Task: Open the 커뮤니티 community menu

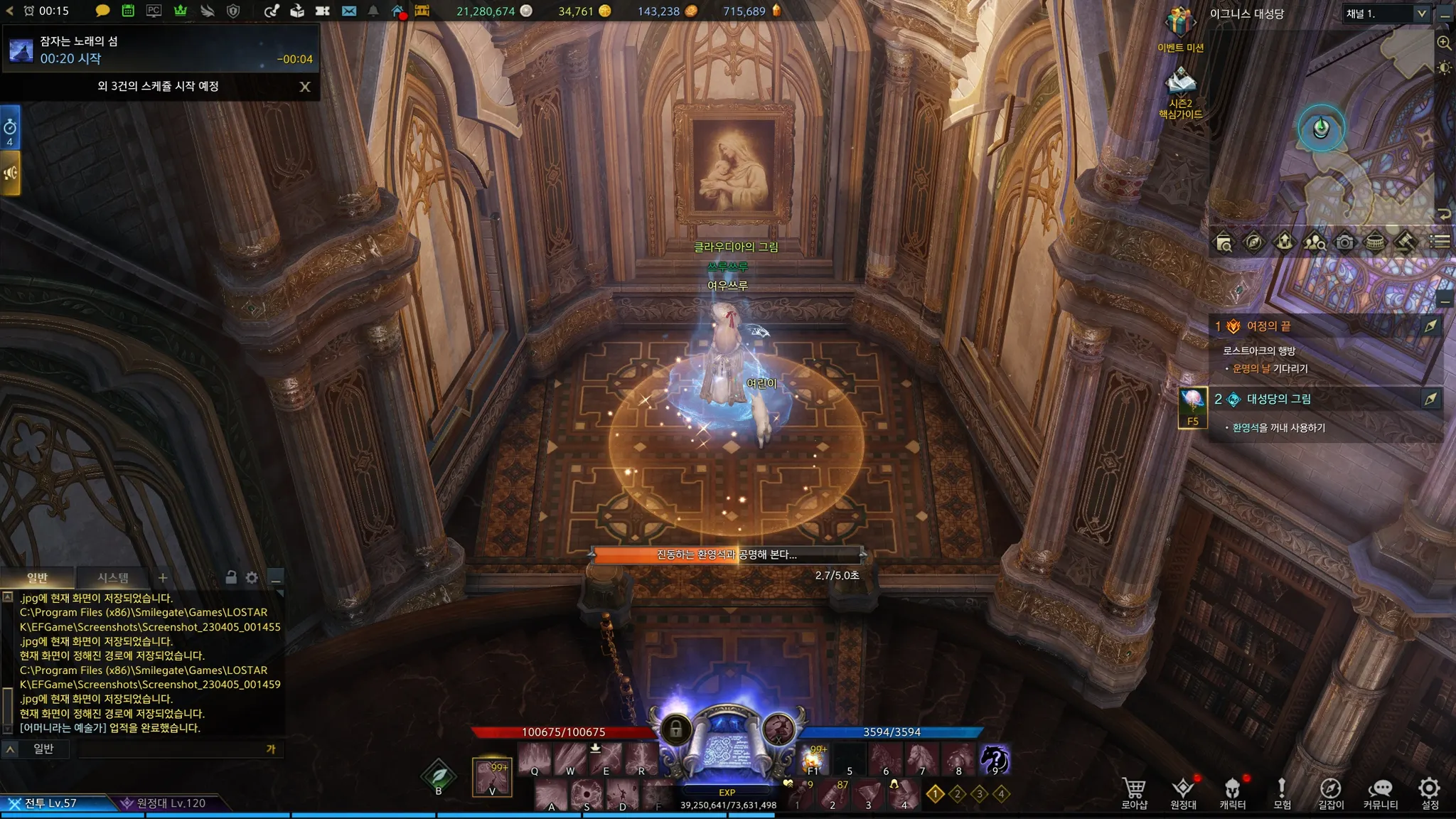Action: [x=1380, y=793]
